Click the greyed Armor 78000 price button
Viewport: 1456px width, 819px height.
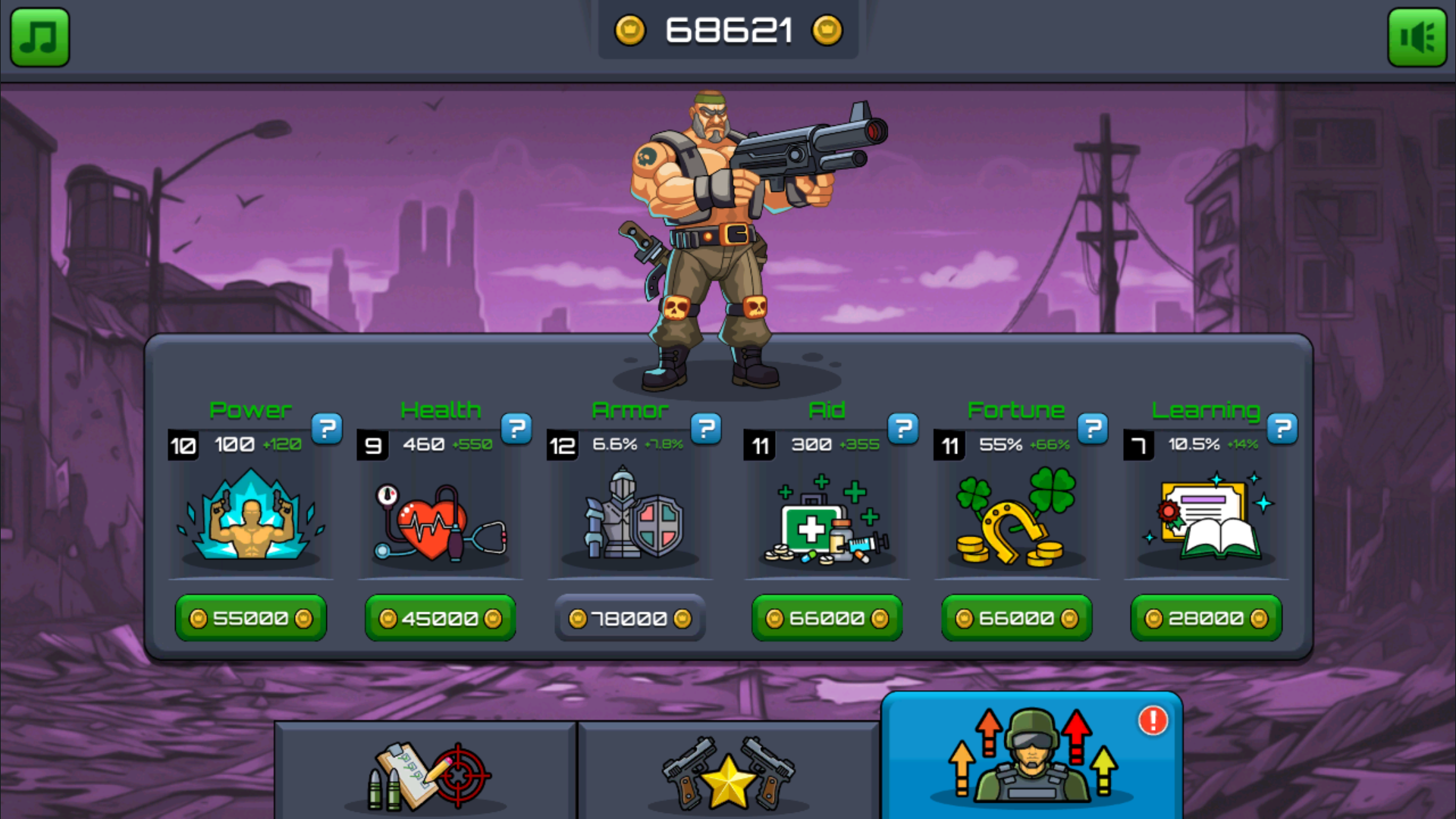tap(630, 619)
